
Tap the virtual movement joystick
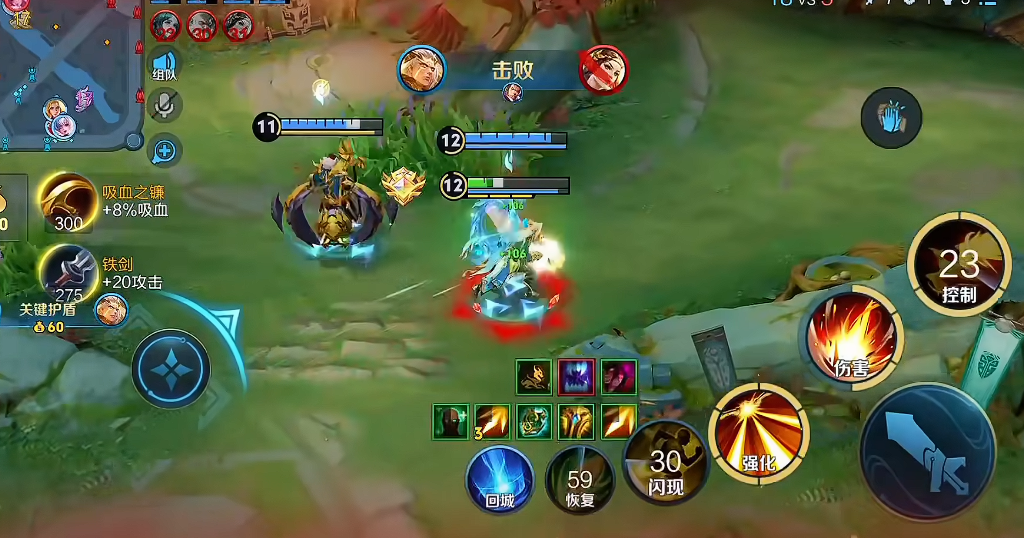[x=171, y=368]
